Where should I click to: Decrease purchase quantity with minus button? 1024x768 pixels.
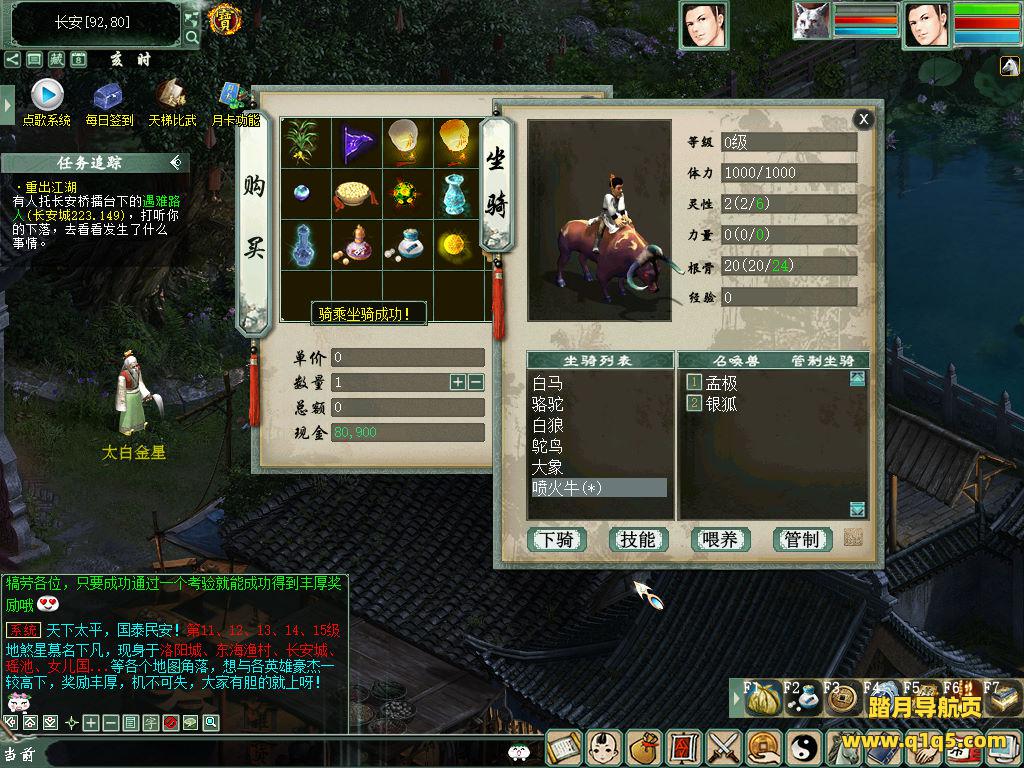click(x=475, y=382)
